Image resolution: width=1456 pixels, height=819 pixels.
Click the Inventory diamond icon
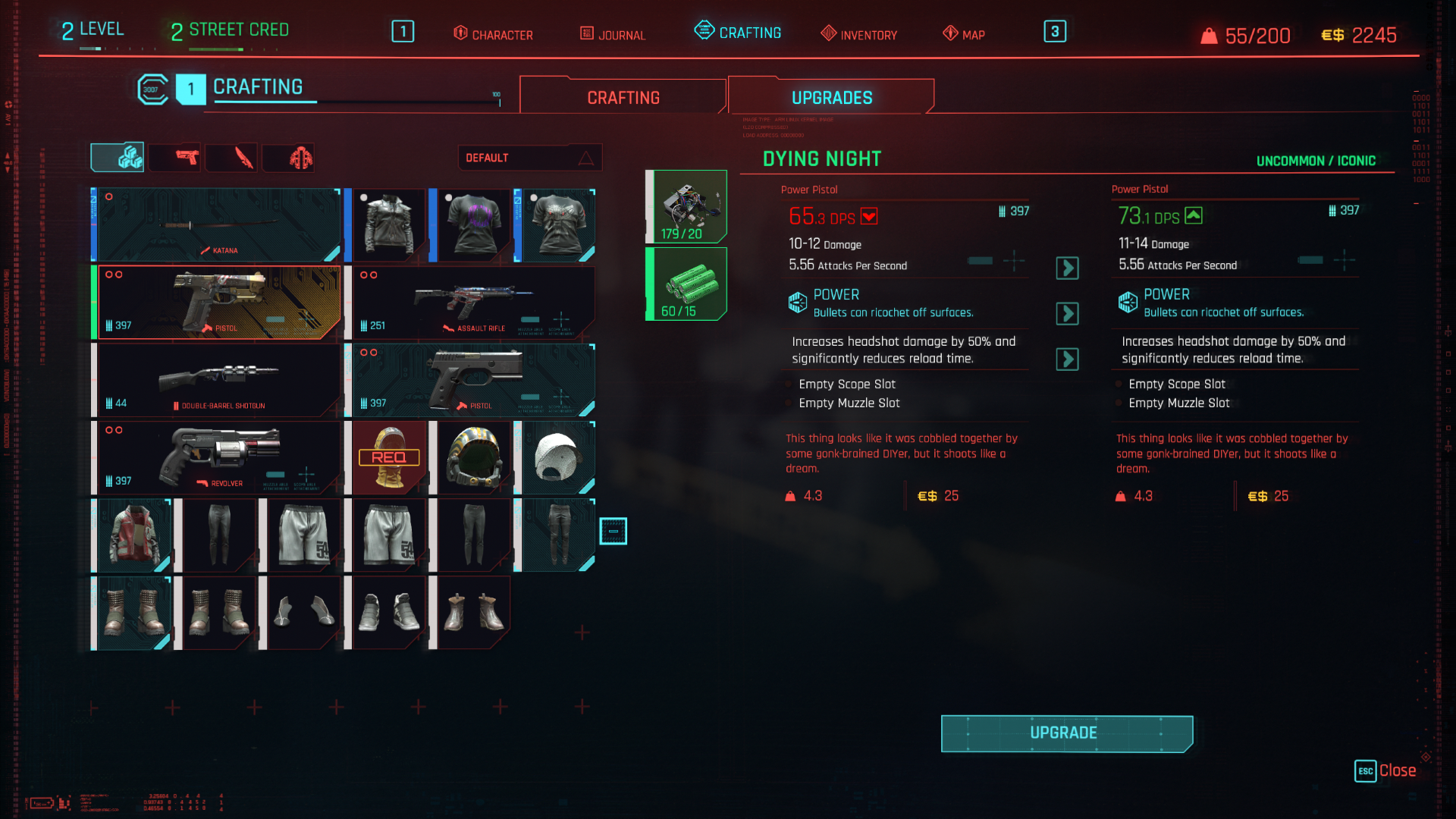coord(828,33)
